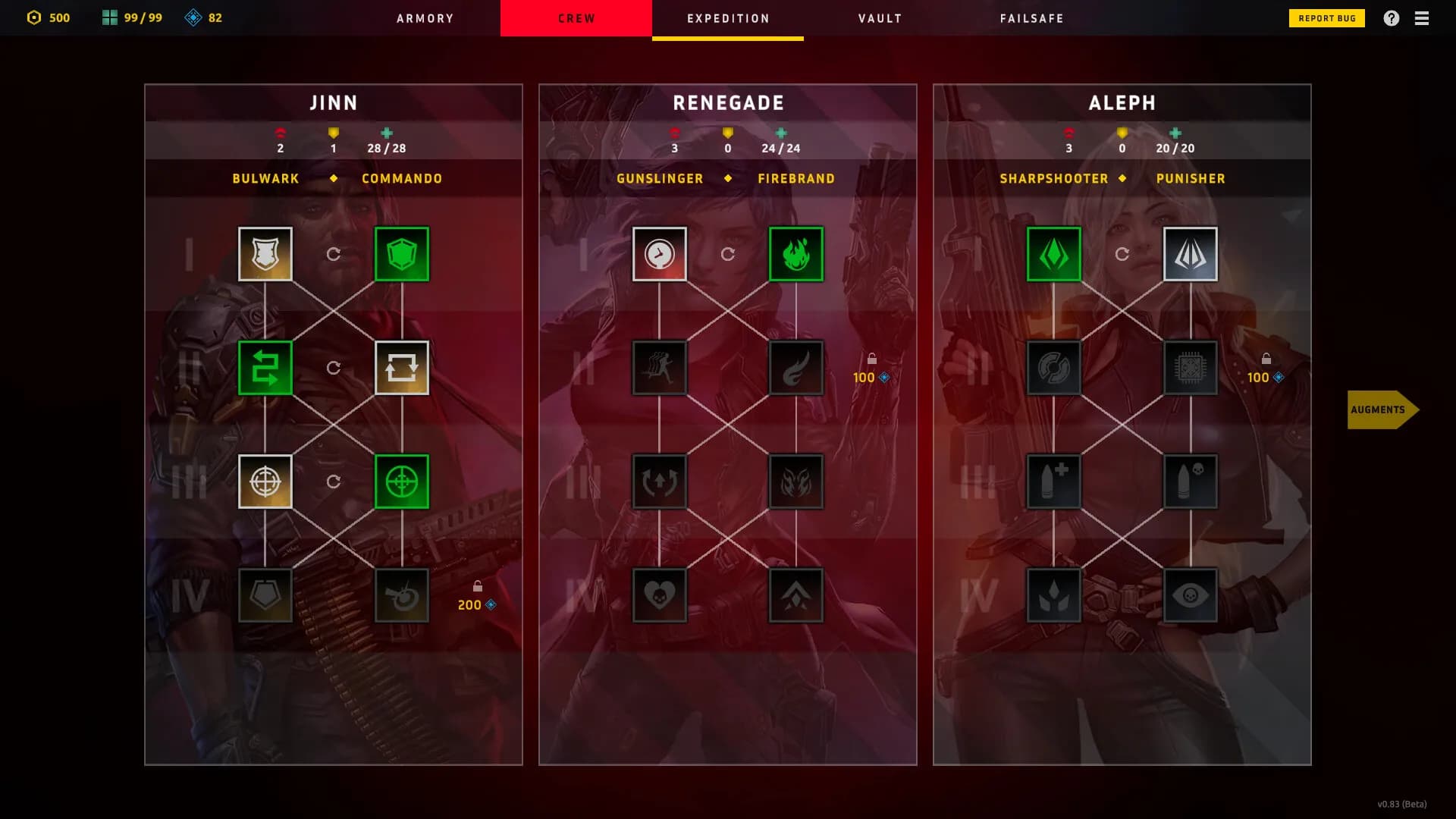This screenshot has width=1456, height=819.
Task: Open the help question mark menu
Action: point(1392,18)
